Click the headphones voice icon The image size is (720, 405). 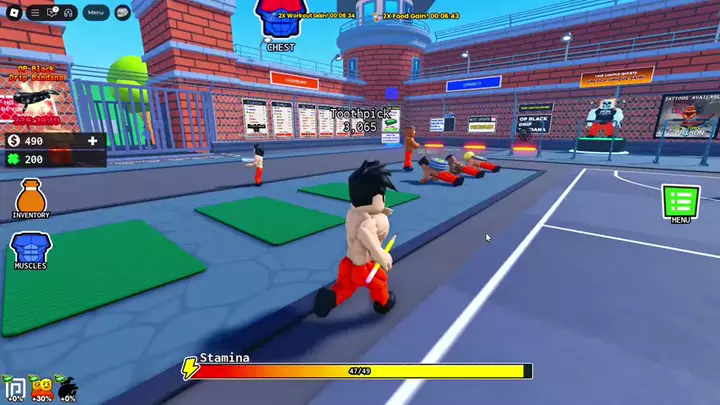(68, 12)
